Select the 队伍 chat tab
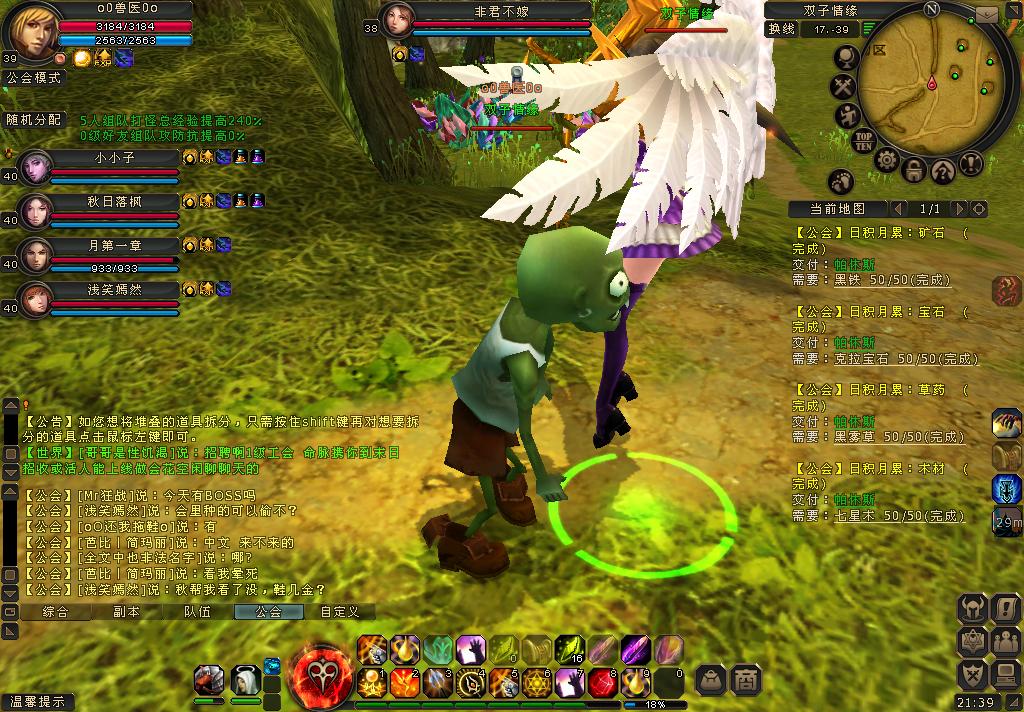Screen dimensions: 1024x712 pos(197,612)
